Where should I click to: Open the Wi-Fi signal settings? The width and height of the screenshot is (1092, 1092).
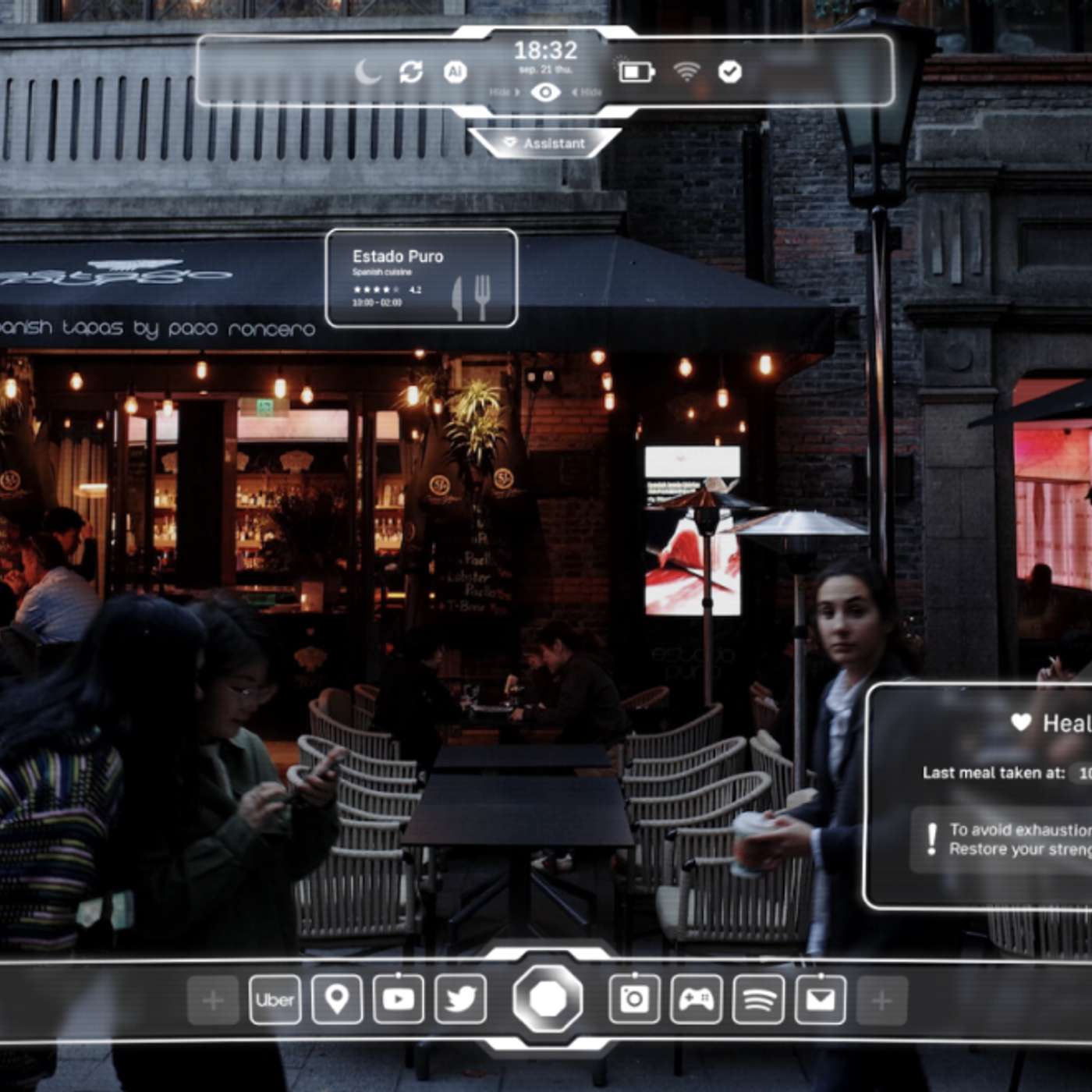(x=686, y=73)
